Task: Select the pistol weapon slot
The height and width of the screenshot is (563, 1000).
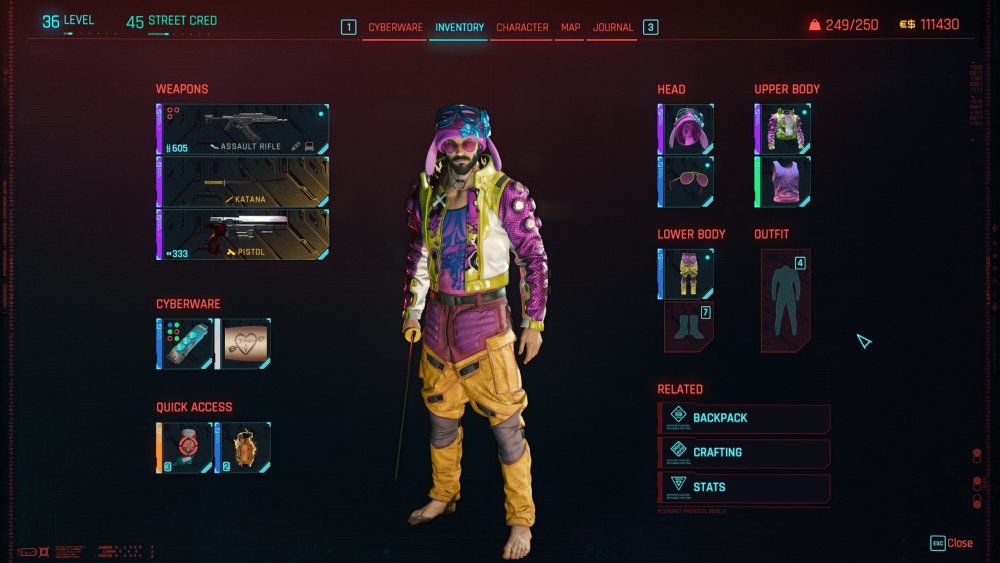Action: tap(243, 234)
